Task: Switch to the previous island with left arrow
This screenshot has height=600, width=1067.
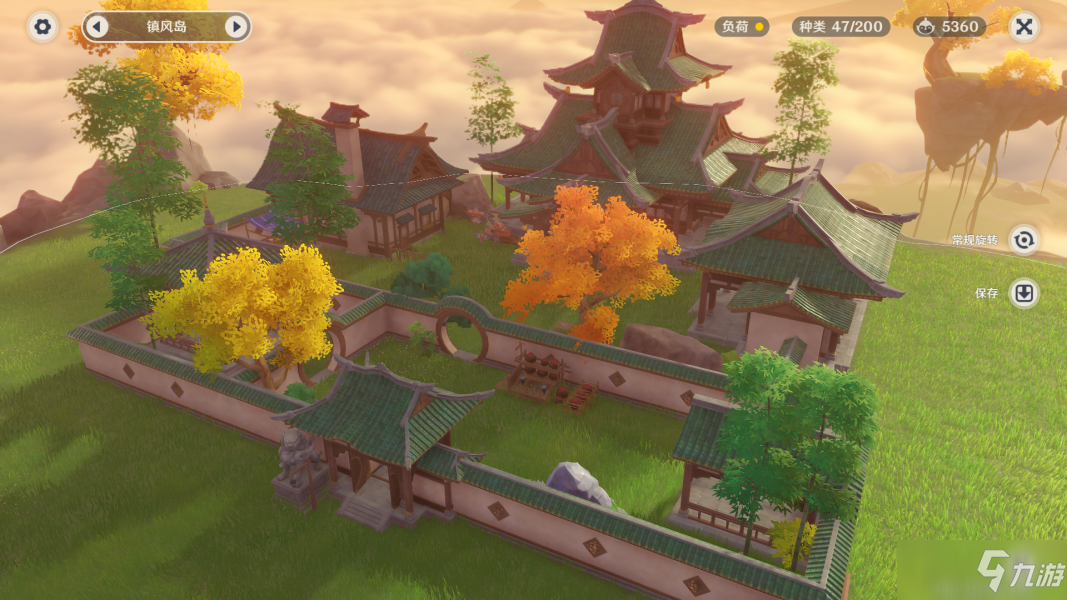Action: pos(97,27)
